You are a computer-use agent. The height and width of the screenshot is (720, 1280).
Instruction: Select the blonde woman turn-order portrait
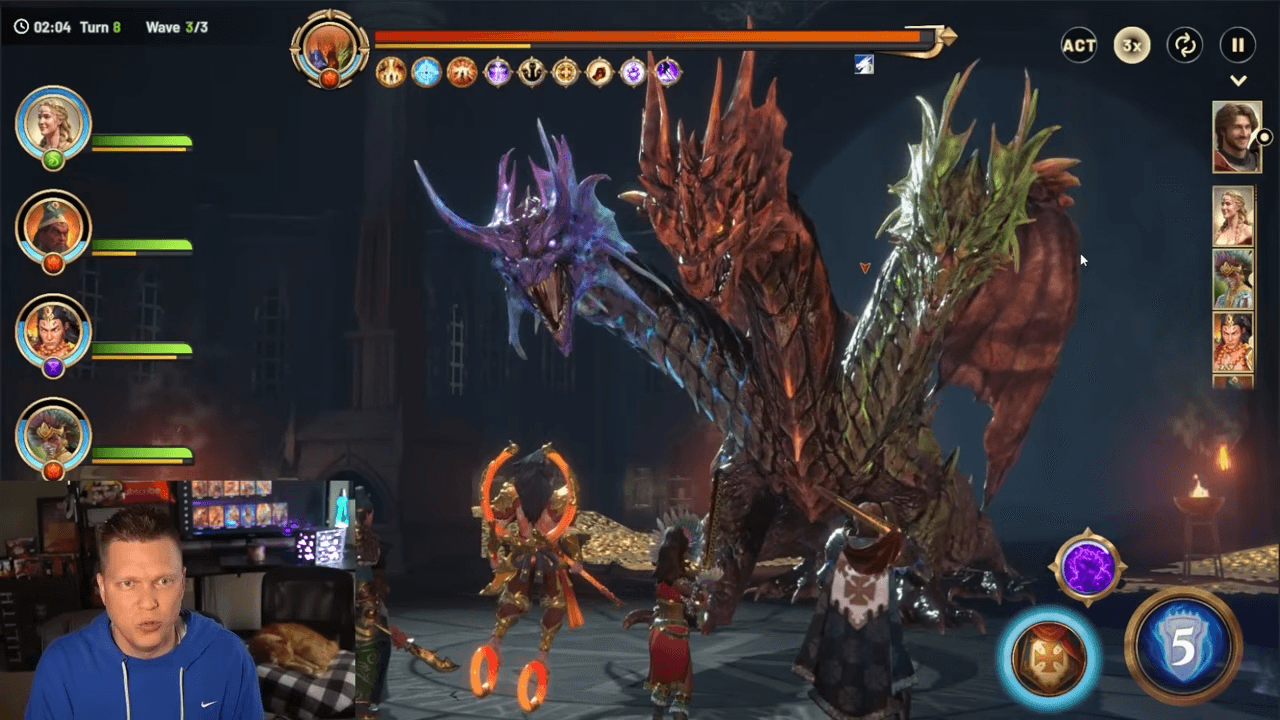[x=1233, y=215]
